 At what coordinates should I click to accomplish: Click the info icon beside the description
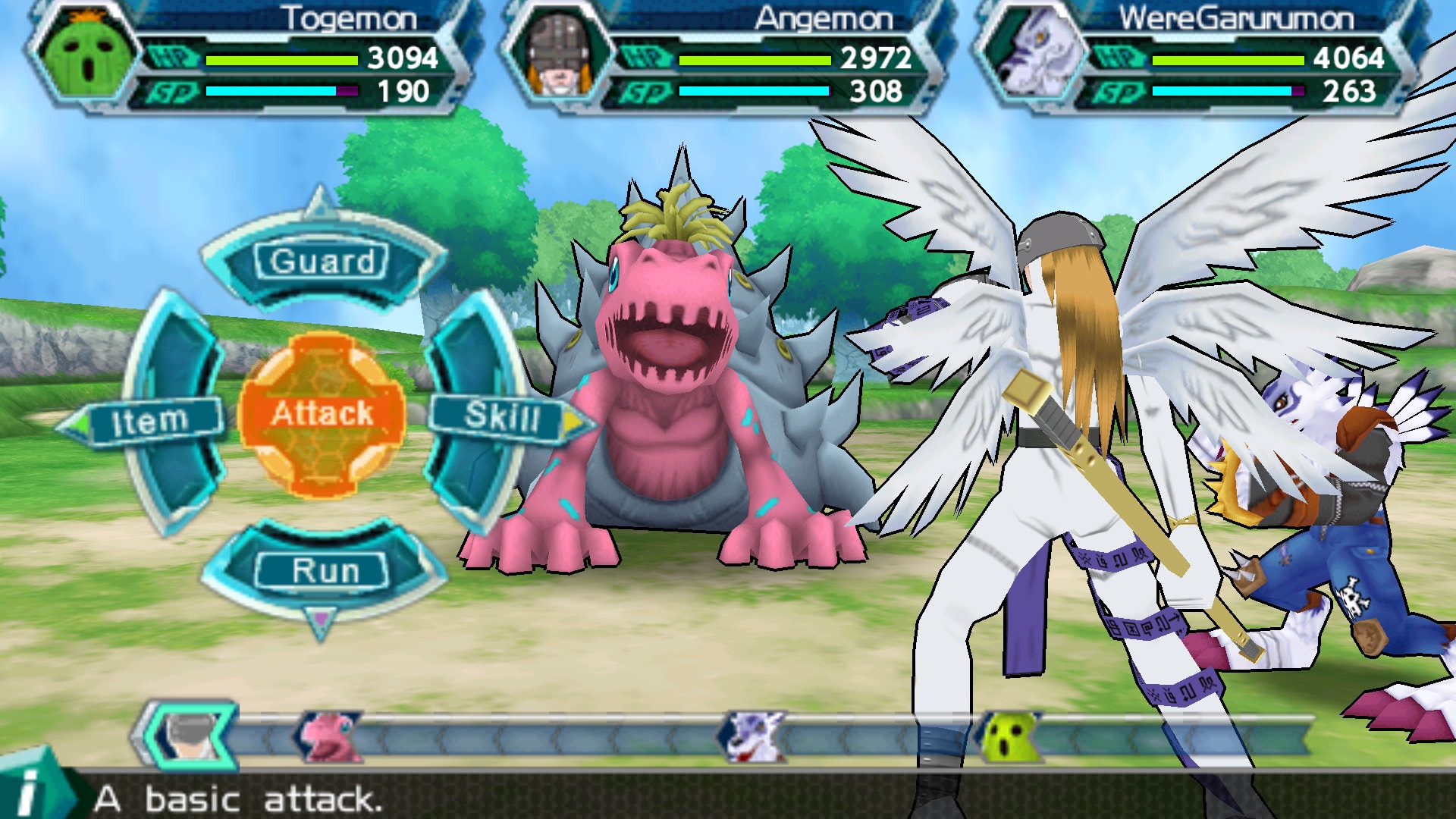pos(30,791)
